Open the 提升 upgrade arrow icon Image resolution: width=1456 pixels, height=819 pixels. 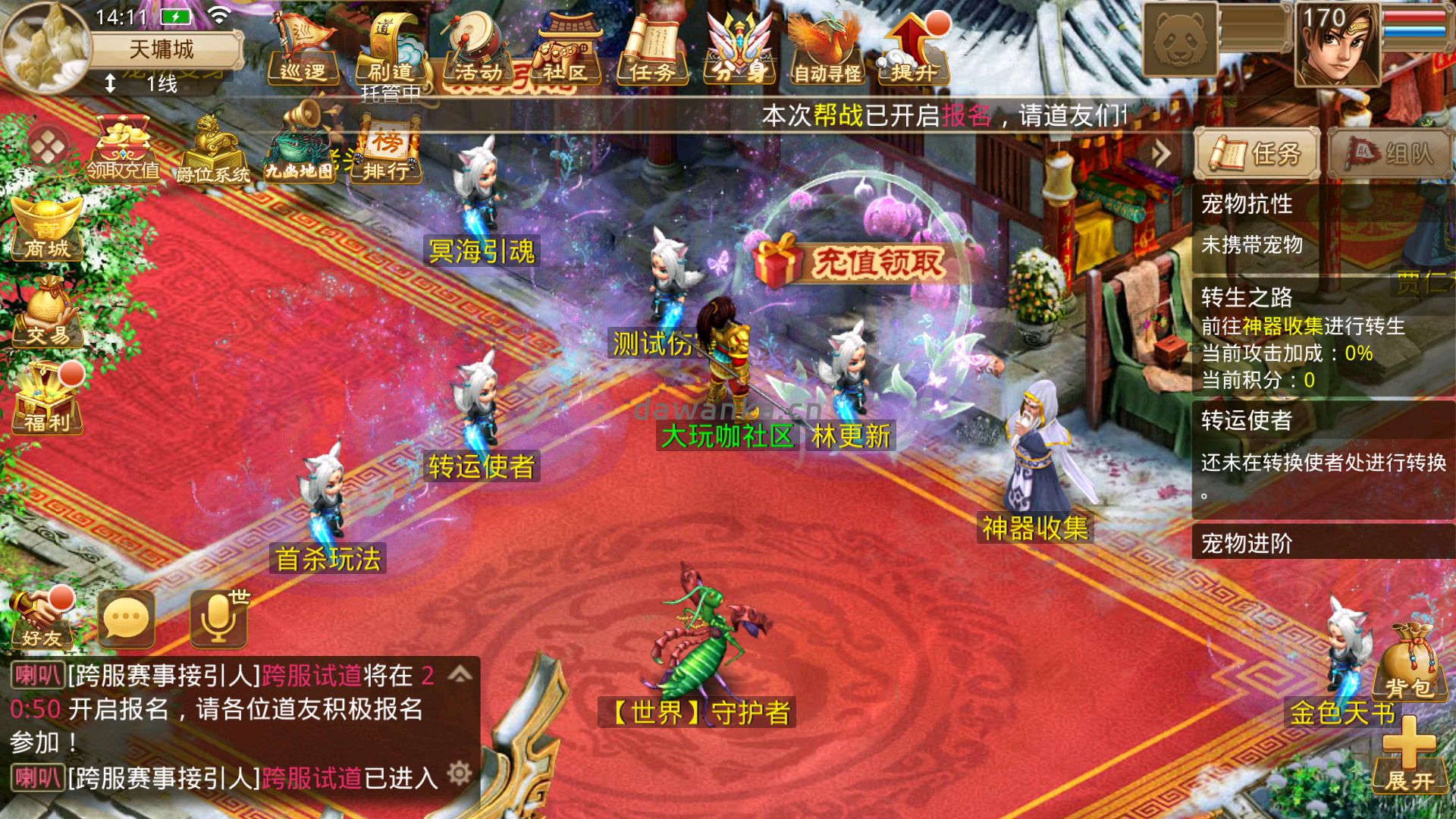click(914, 49)
